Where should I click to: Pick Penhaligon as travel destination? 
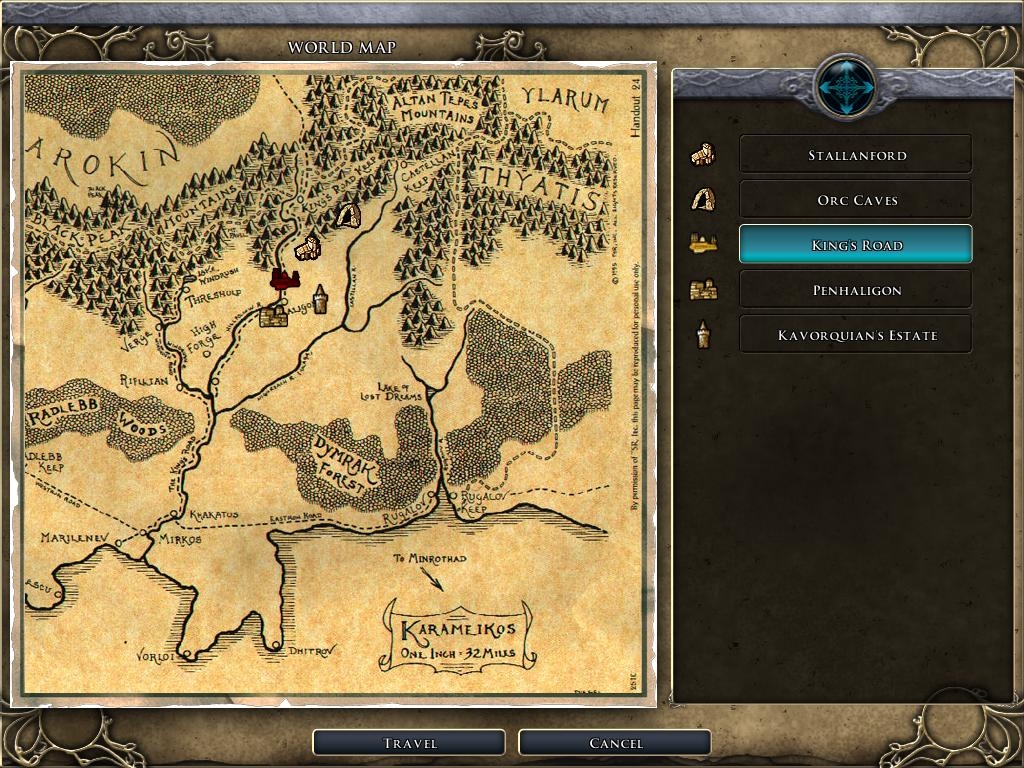click(855, 290)
